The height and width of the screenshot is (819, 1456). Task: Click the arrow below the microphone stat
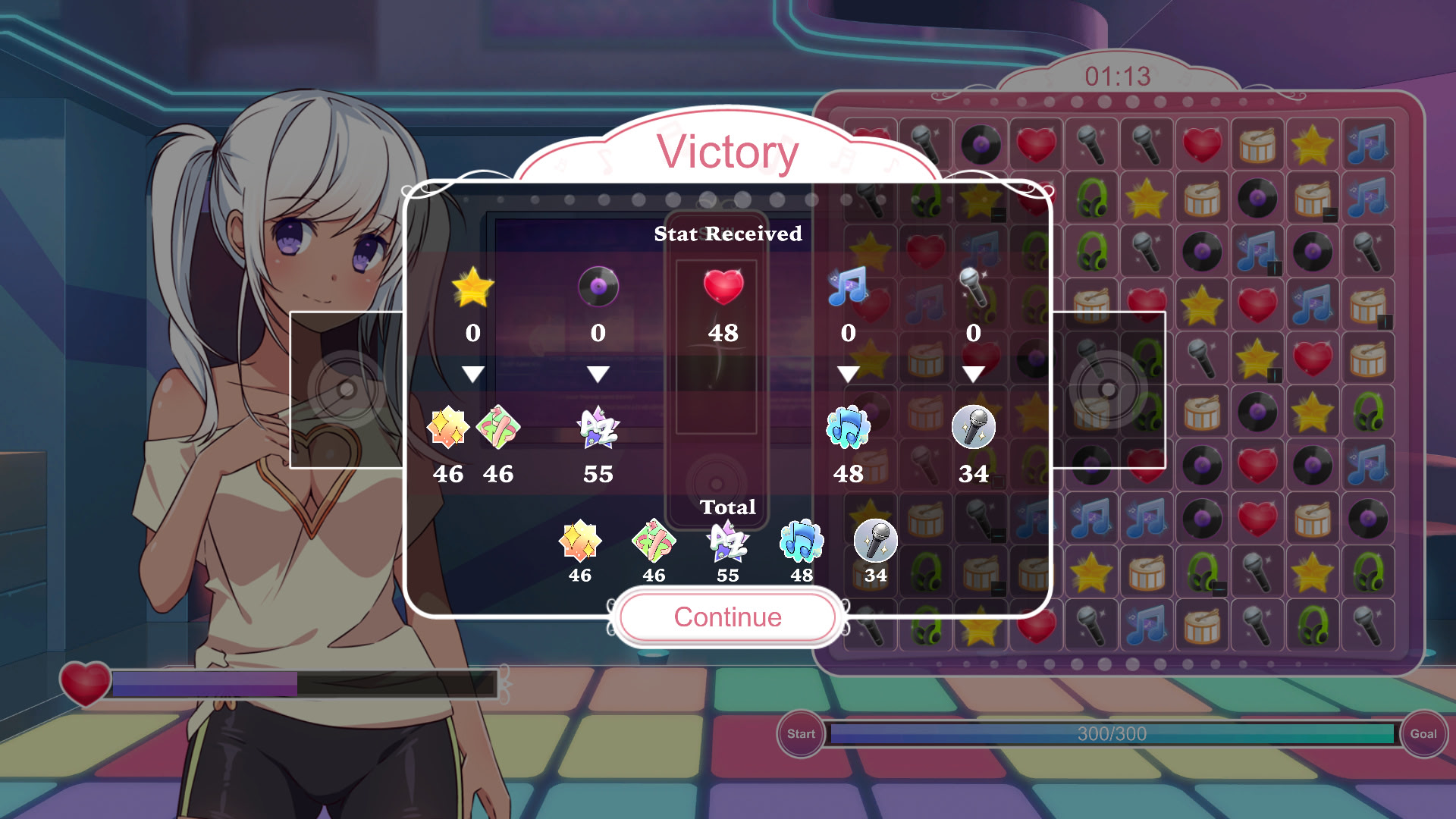click(x=973, y=372)
